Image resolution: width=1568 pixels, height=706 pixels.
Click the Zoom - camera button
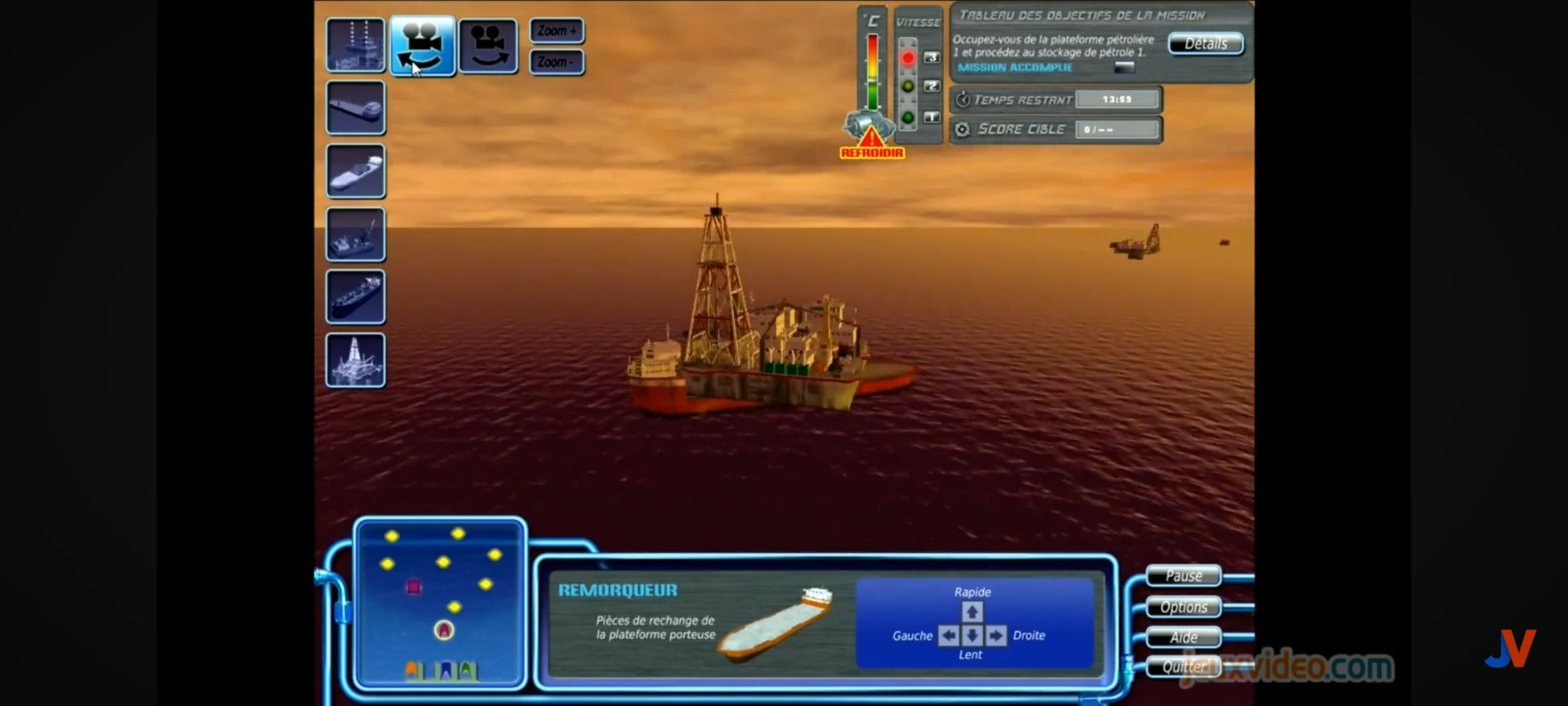pos(557,62)
